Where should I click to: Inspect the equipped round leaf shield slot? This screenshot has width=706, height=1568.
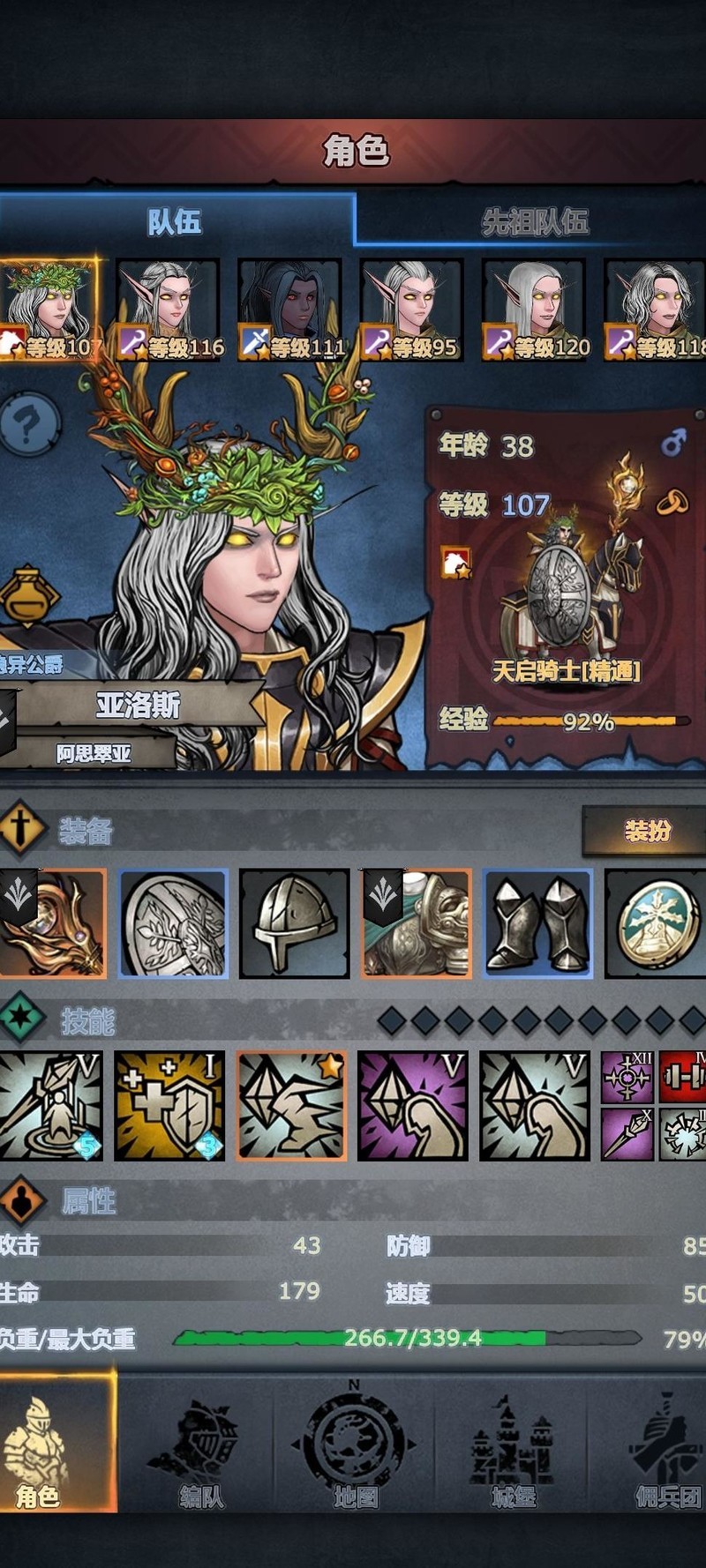174,923
